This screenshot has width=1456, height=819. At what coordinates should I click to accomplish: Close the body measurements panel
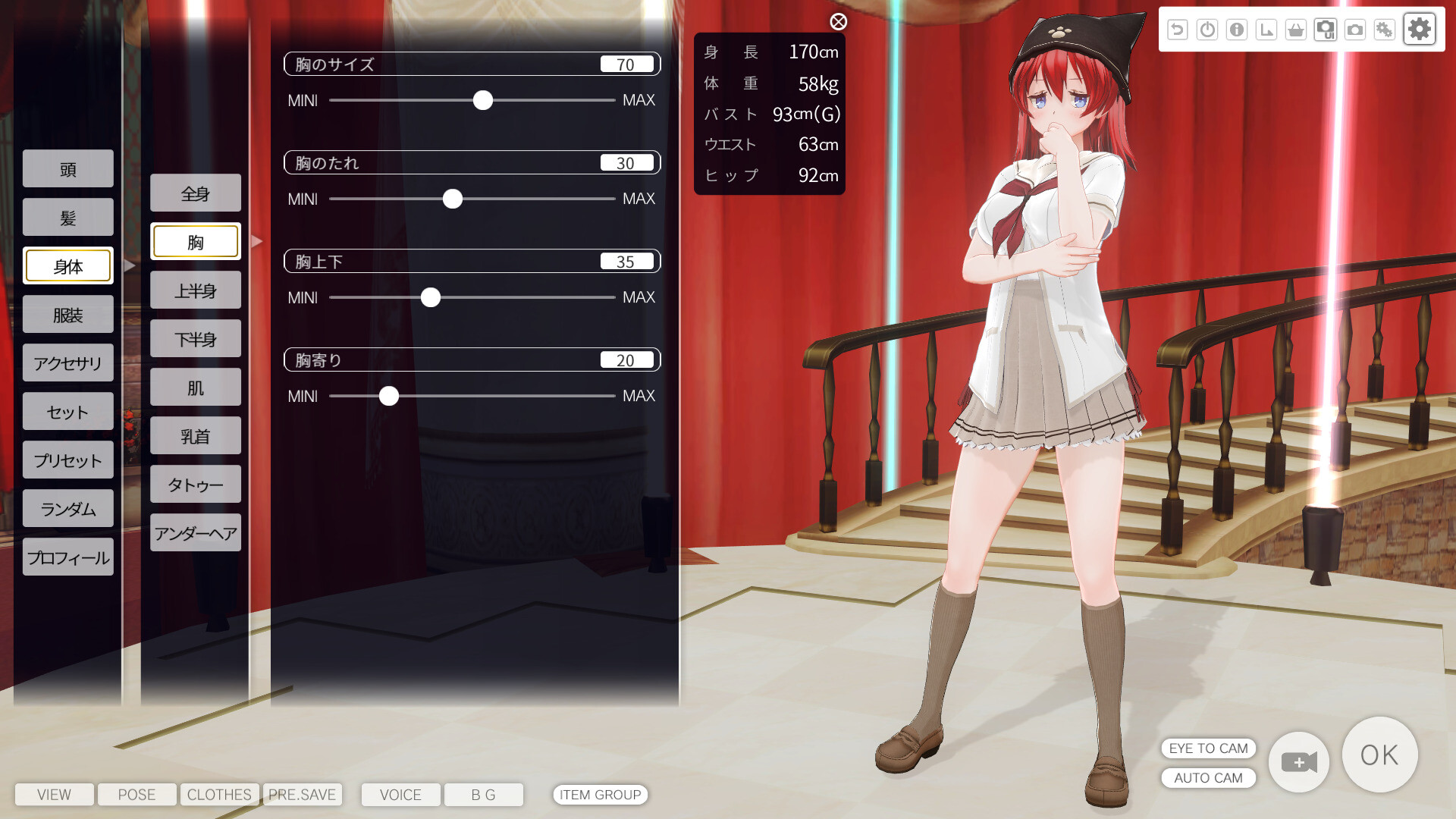[838, 22]
